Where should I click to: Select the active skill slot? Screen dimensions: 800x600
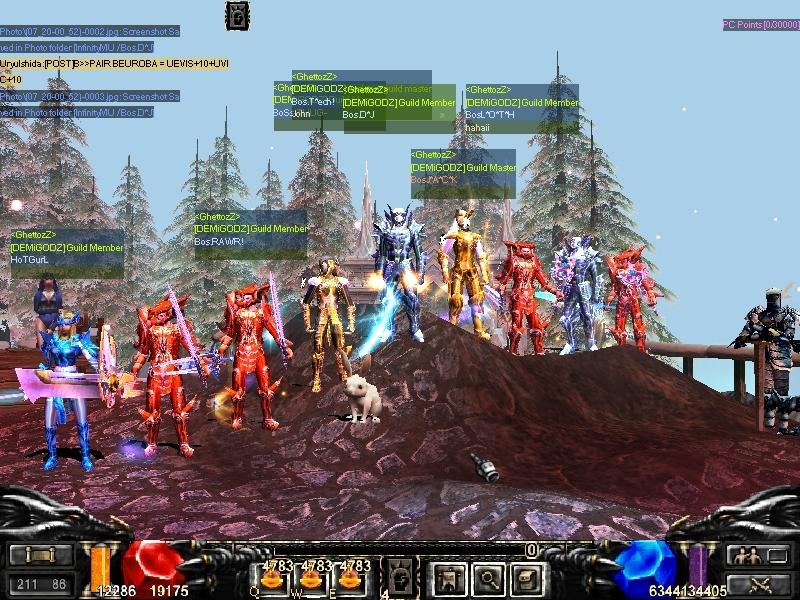pyautogui.click(x=398, y=576)
